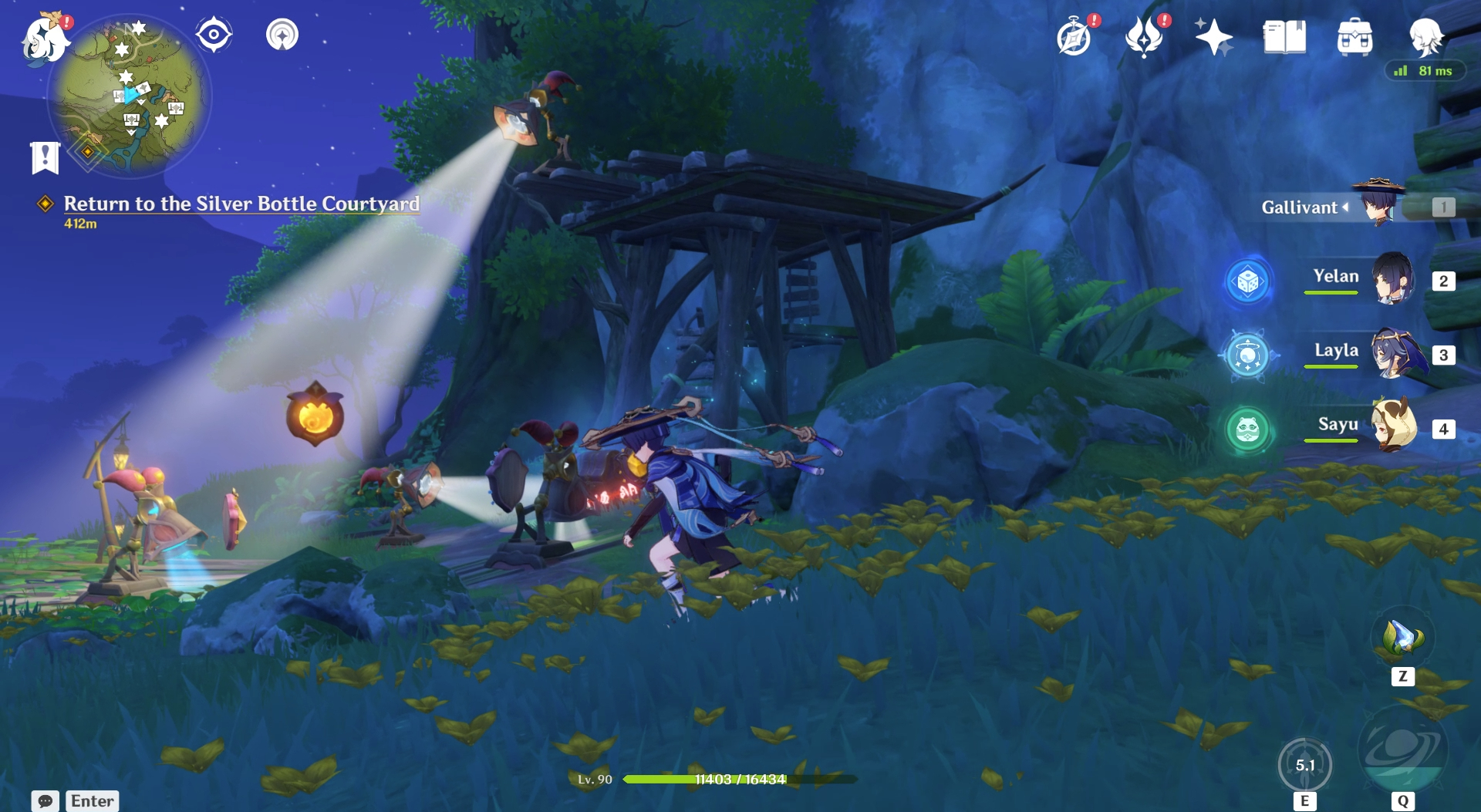Open the wish star icon
Image resolution: width=1481 pixels, height=812 pixels.
(x=1213, y=37)
